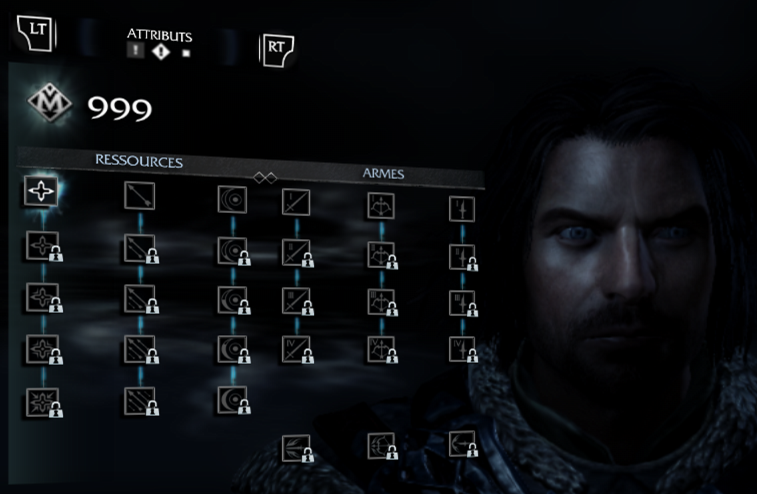
Task: Choose the locked bow slot marked II
Action: click(380, 254)
